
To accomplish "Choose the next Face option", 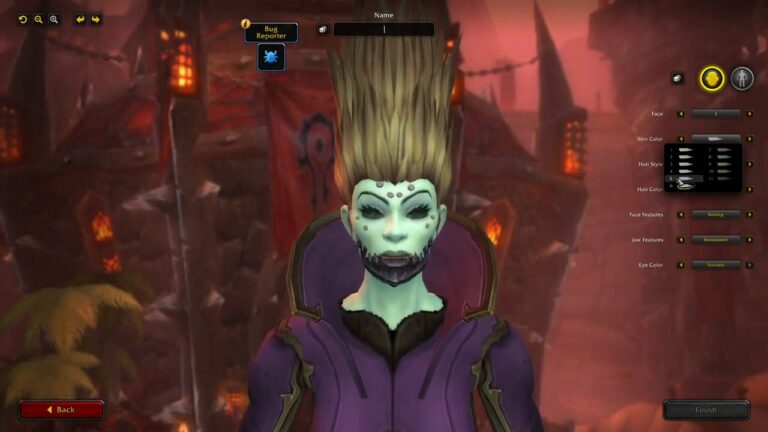I will 749,114.
